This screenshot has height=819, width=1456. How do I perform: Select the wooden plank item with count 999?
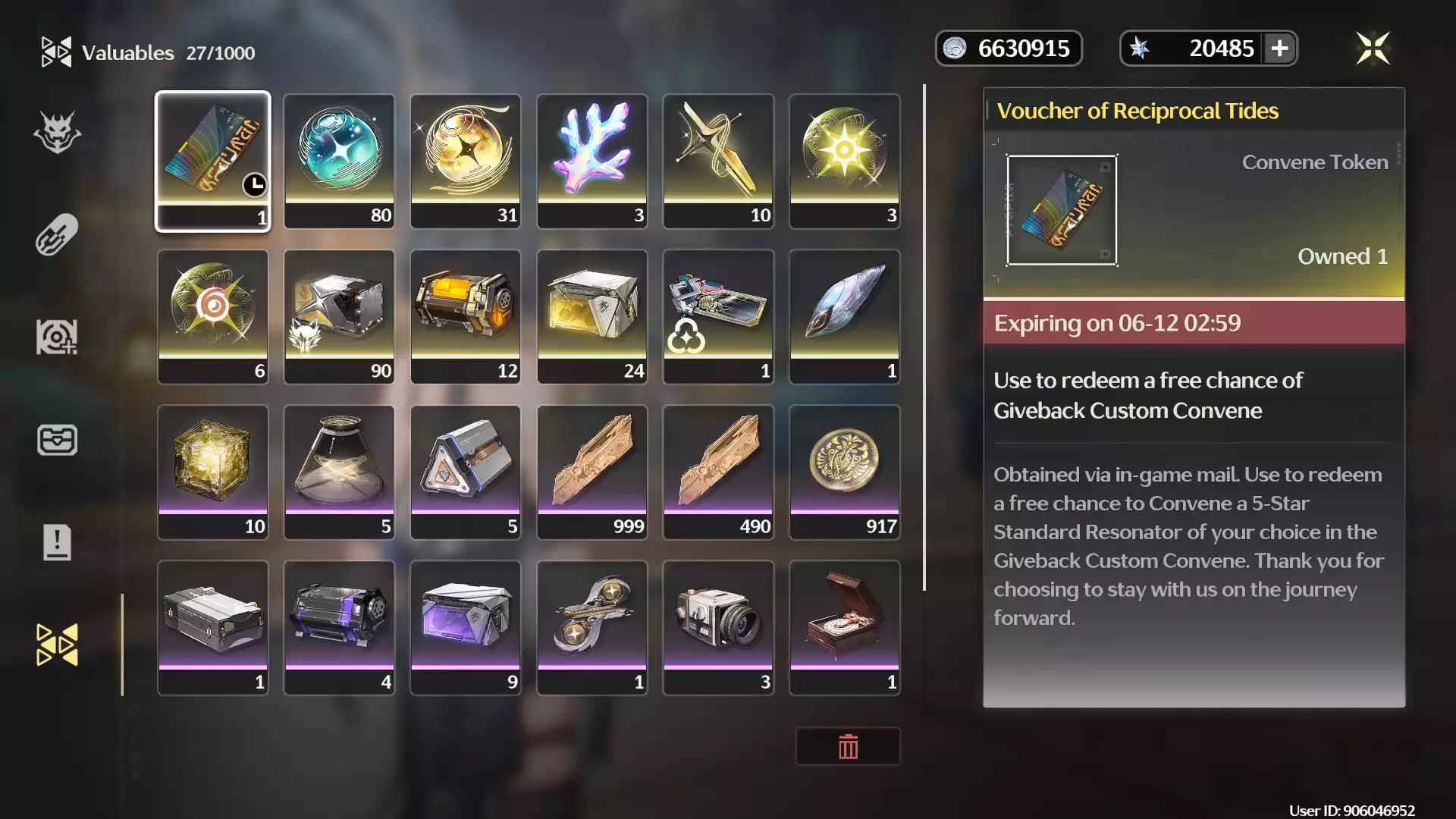click(x=592, y=472)
